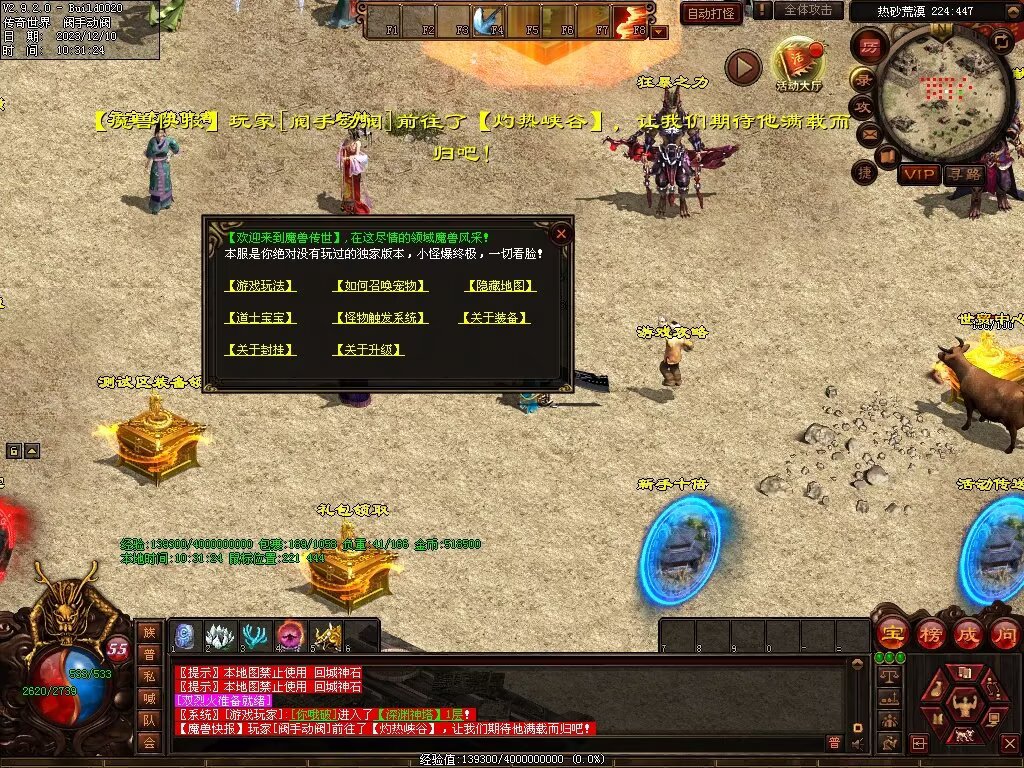Show the 关于装备 info link
Viewport: 1024px width, 768px height.
pyautogui.click(x=494, y=318)
